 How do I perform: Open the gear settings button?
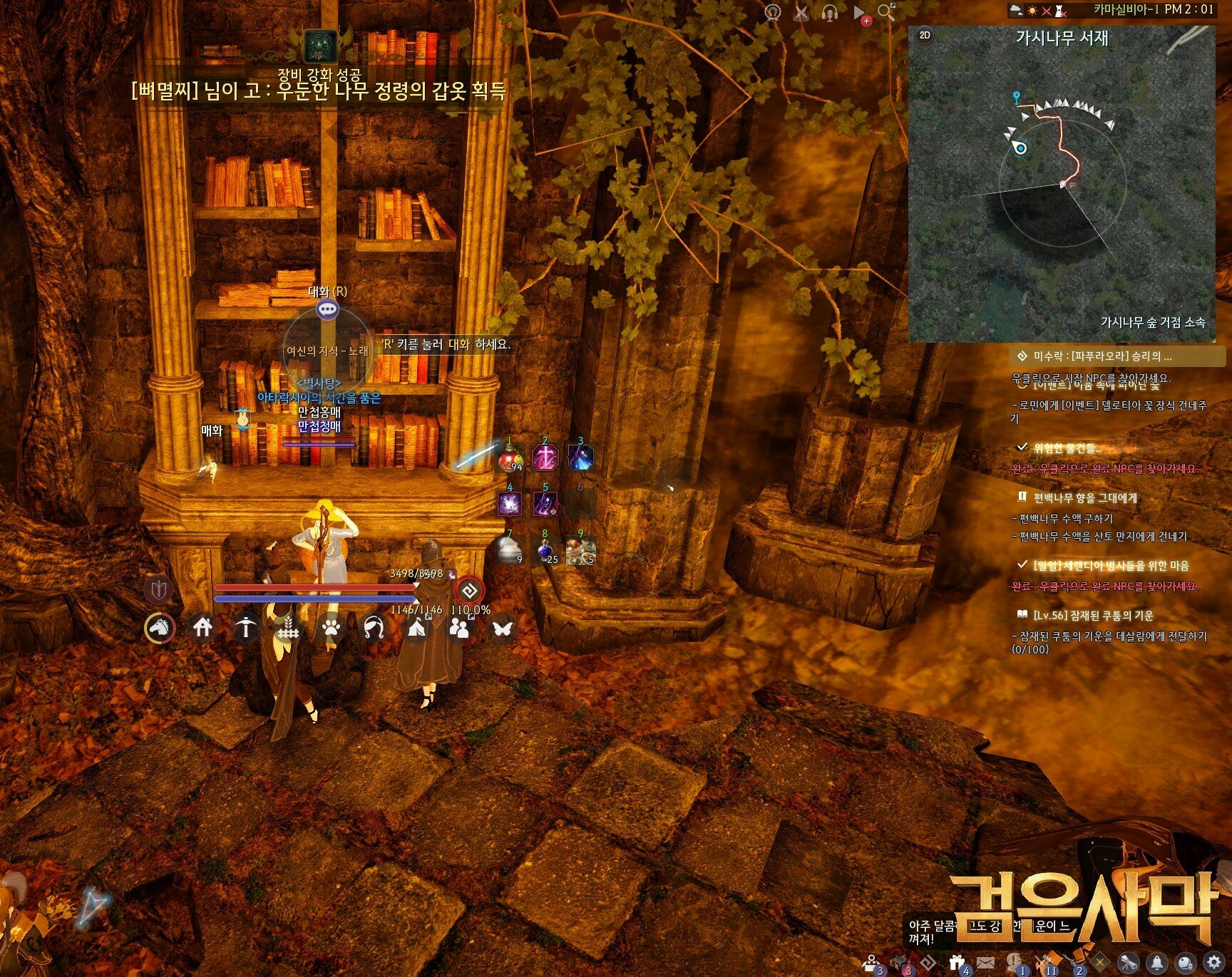(x=1212, y=961)
